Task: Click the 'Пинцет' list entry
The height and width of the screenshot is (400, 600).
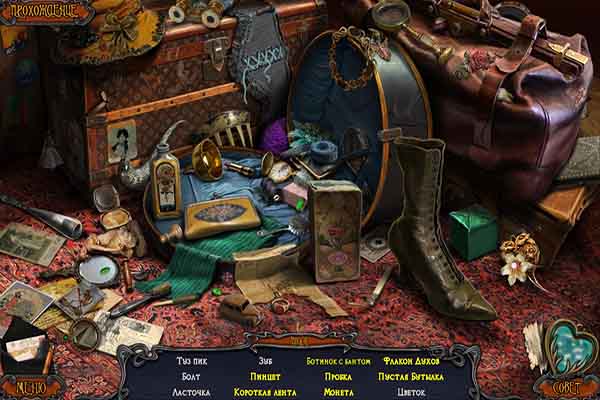Action: pos(264,376)
